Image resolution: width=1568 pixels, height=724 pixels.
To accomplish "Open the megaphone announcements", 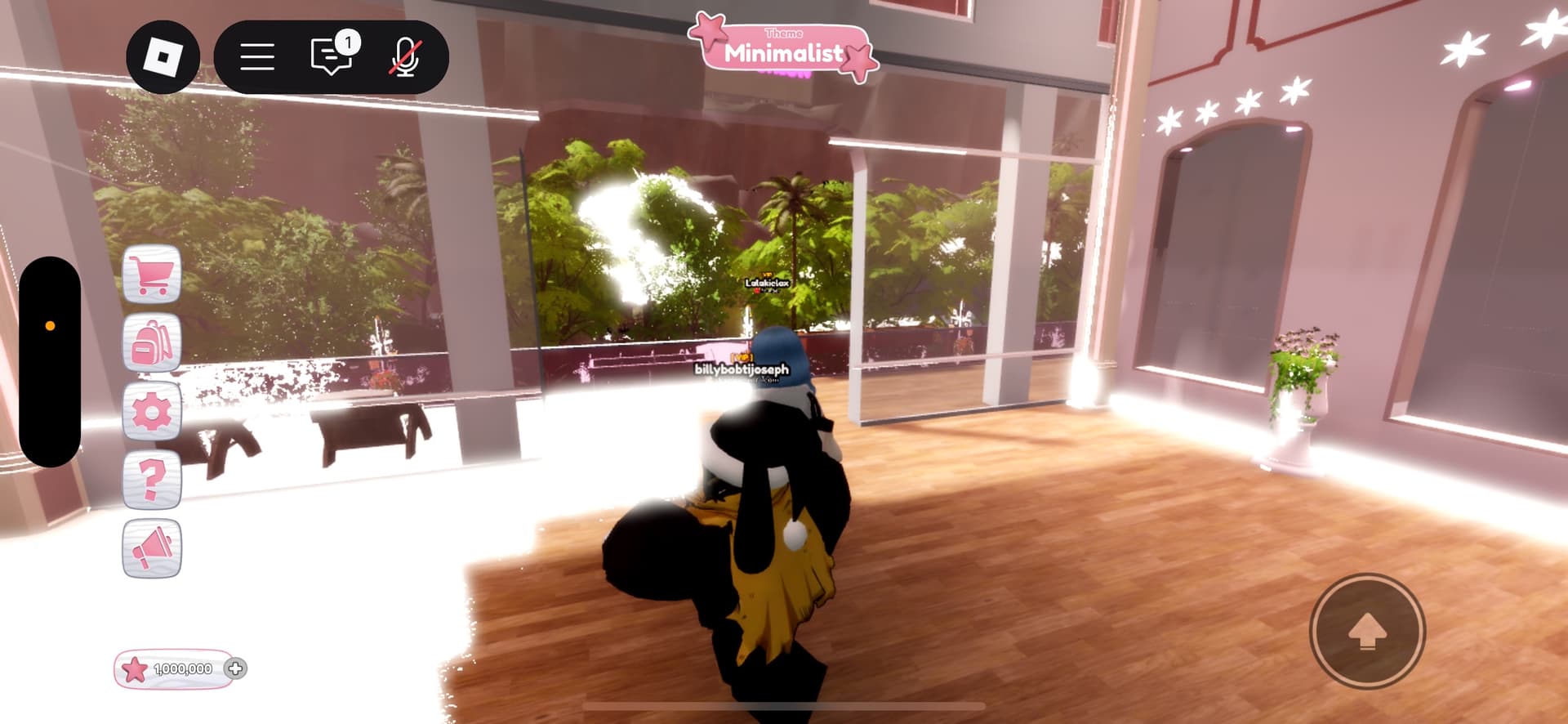I will [152, 548].
